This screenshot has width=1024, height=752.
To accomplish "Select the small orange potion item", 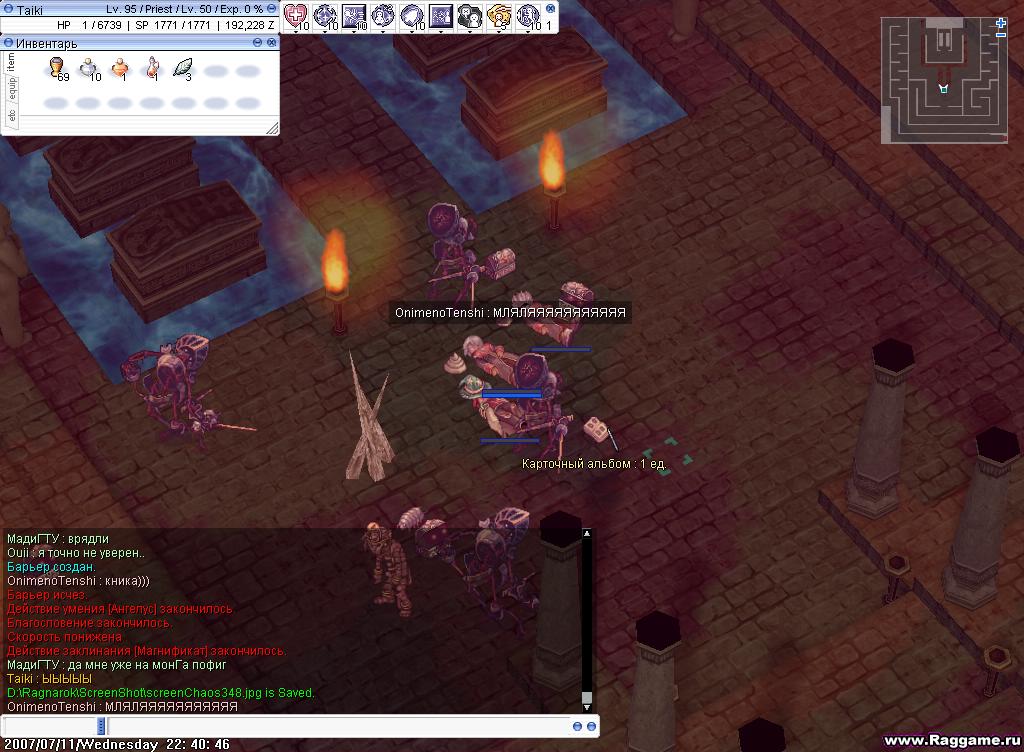I will pyautogui.click(x=120, y=68).
